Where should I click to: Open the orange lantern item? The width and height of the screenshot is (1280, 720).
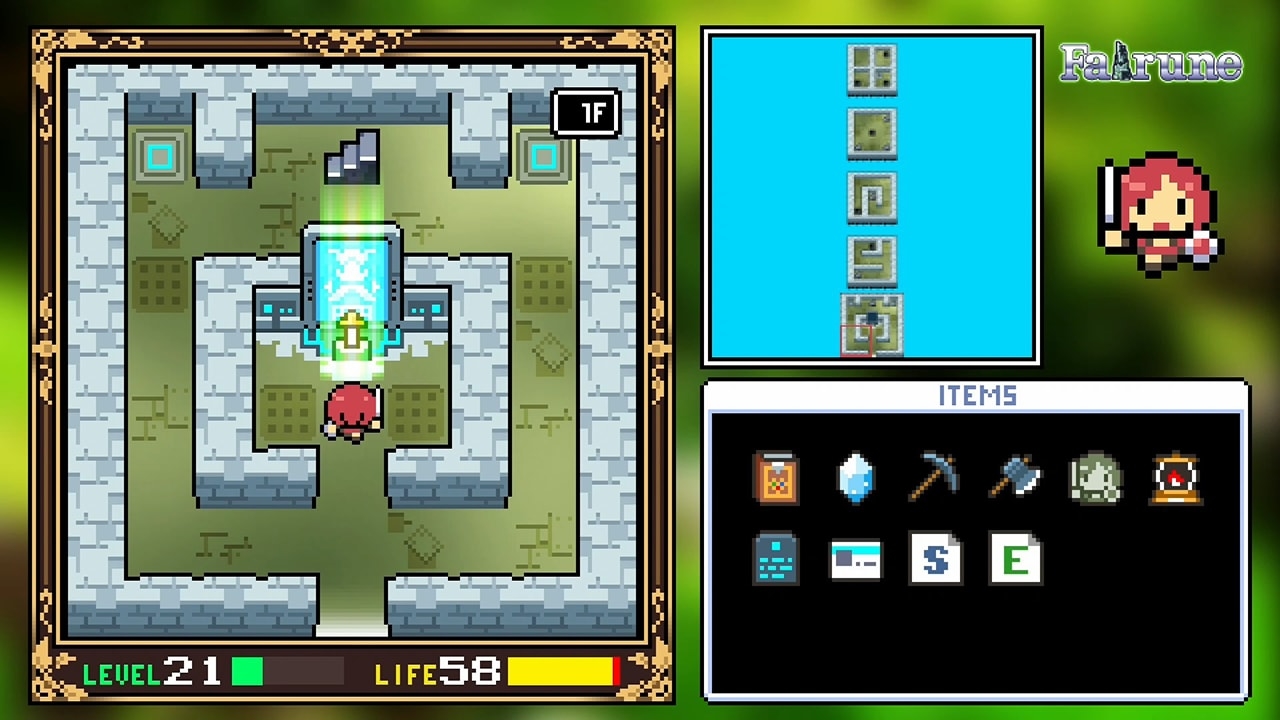point(1175,478)
